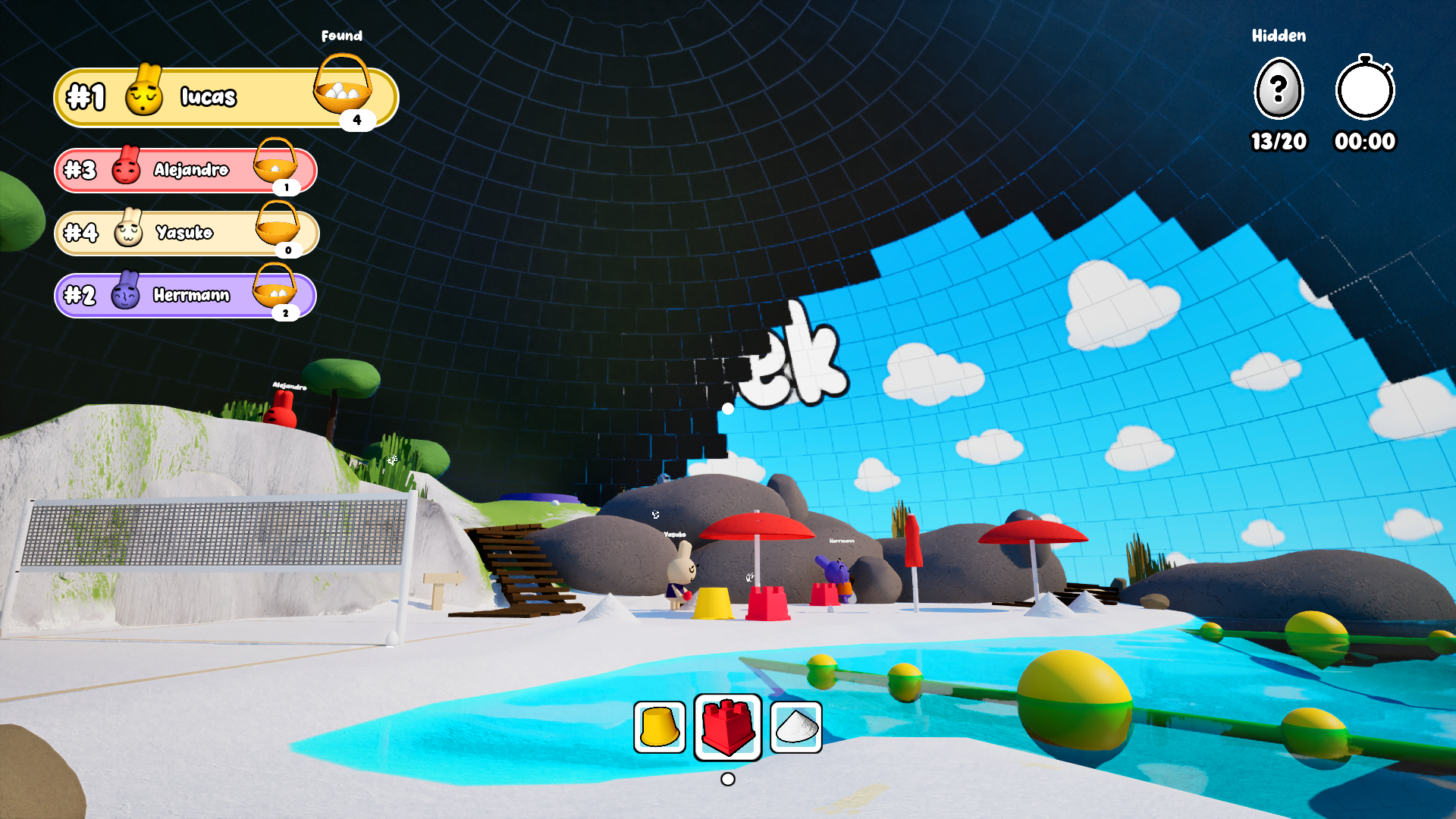Click the dot below the hotbar
Image resolution: width=1456 pixels, height=819 pixels.
tap(726, 777)
